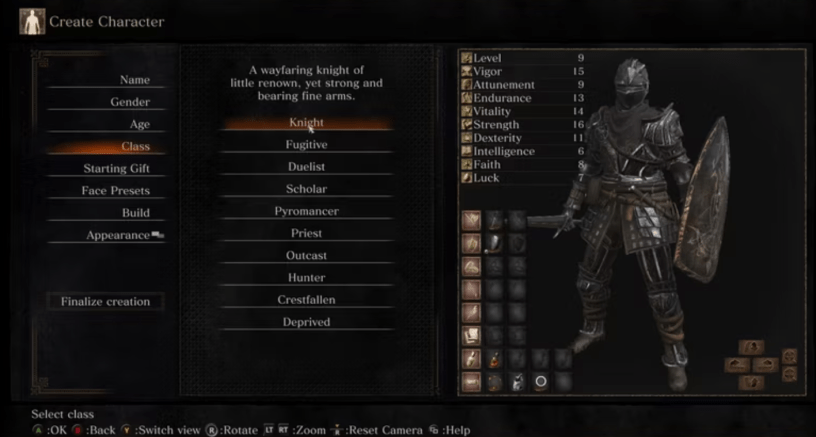Open the Name option

134,80
